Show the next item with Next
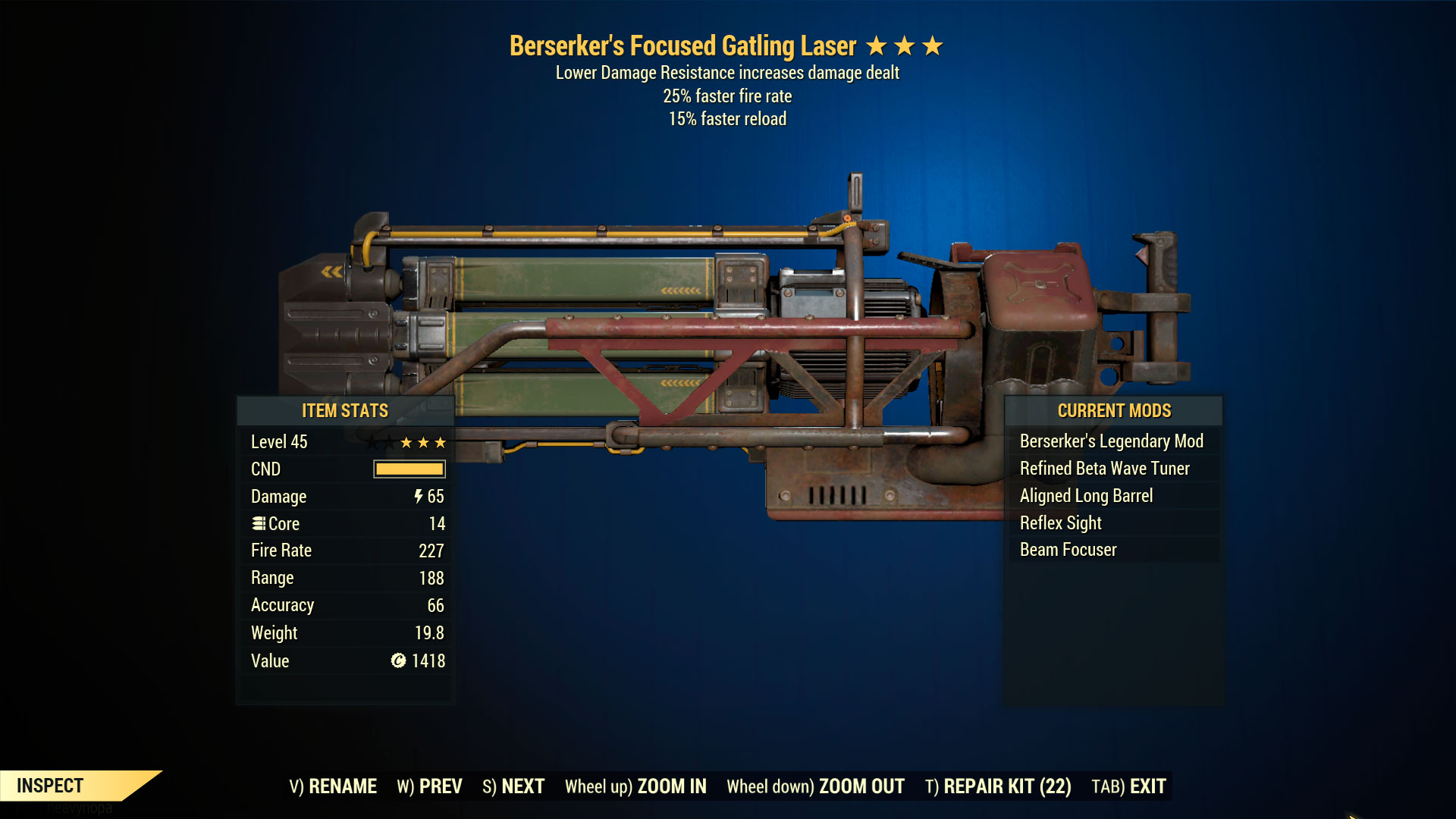 [x=513, y=786]
